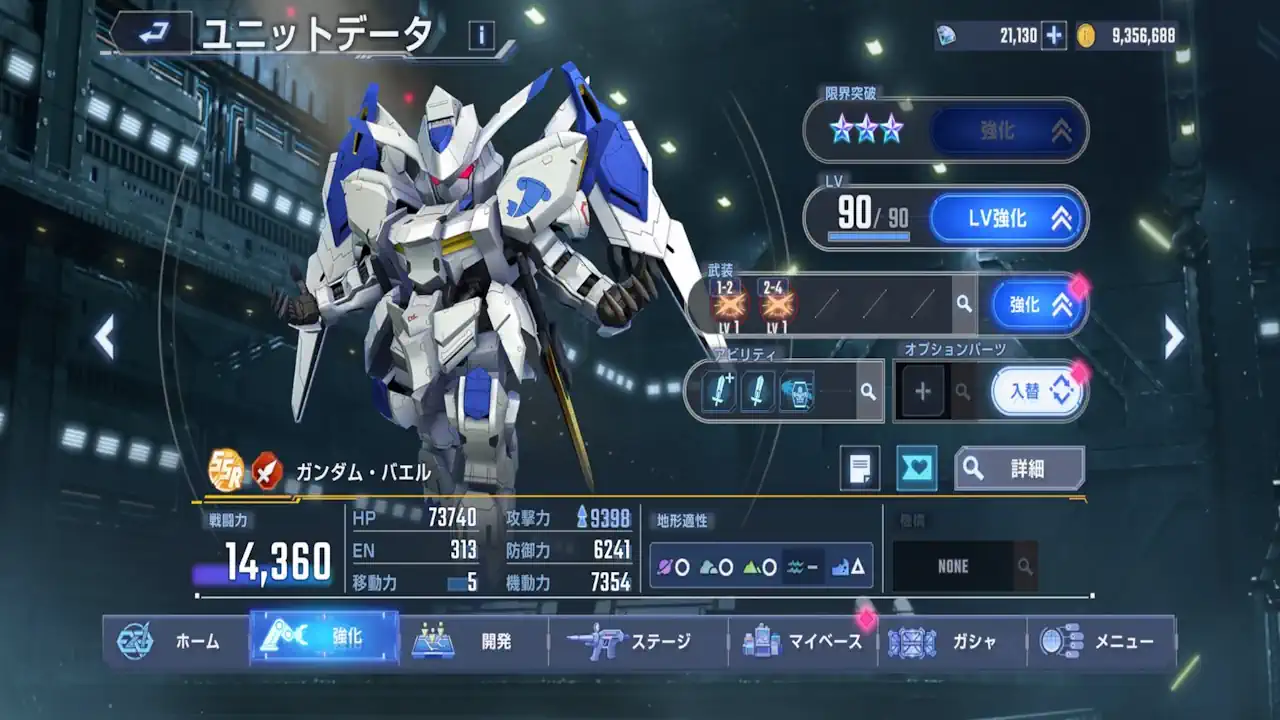Toggle the third limit break star

tap(890, 128)
